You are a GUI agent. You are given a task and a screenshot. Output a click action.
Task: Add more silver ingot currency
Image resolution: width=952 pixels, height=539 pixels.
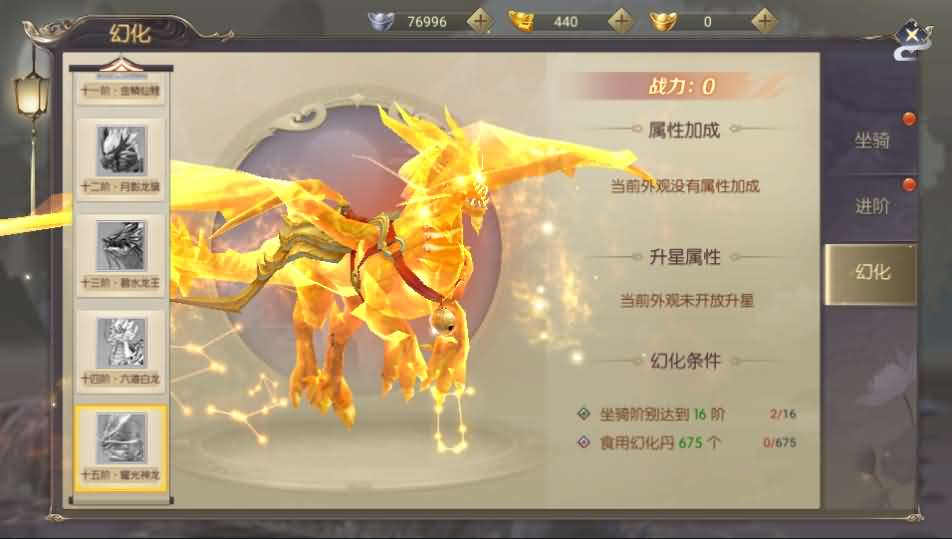tap(480, 21)
